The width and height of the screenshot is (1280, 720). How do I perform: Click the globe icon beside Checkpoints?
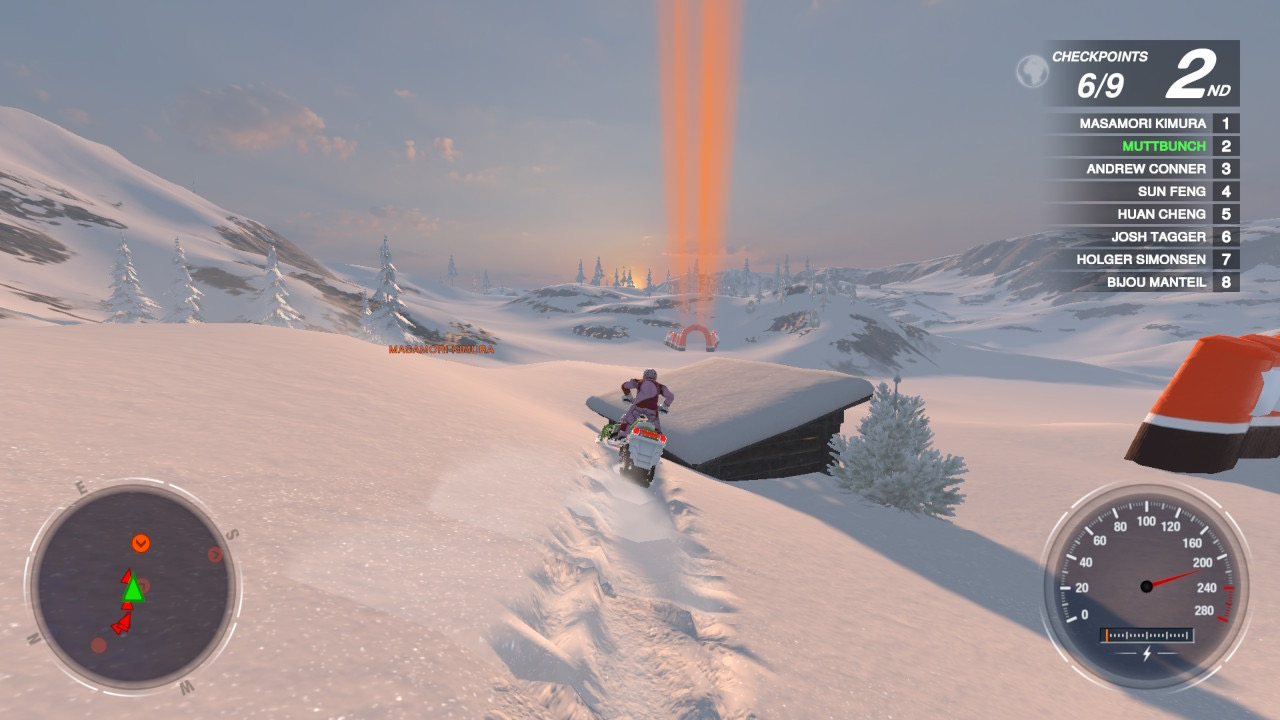(1032, 71)
